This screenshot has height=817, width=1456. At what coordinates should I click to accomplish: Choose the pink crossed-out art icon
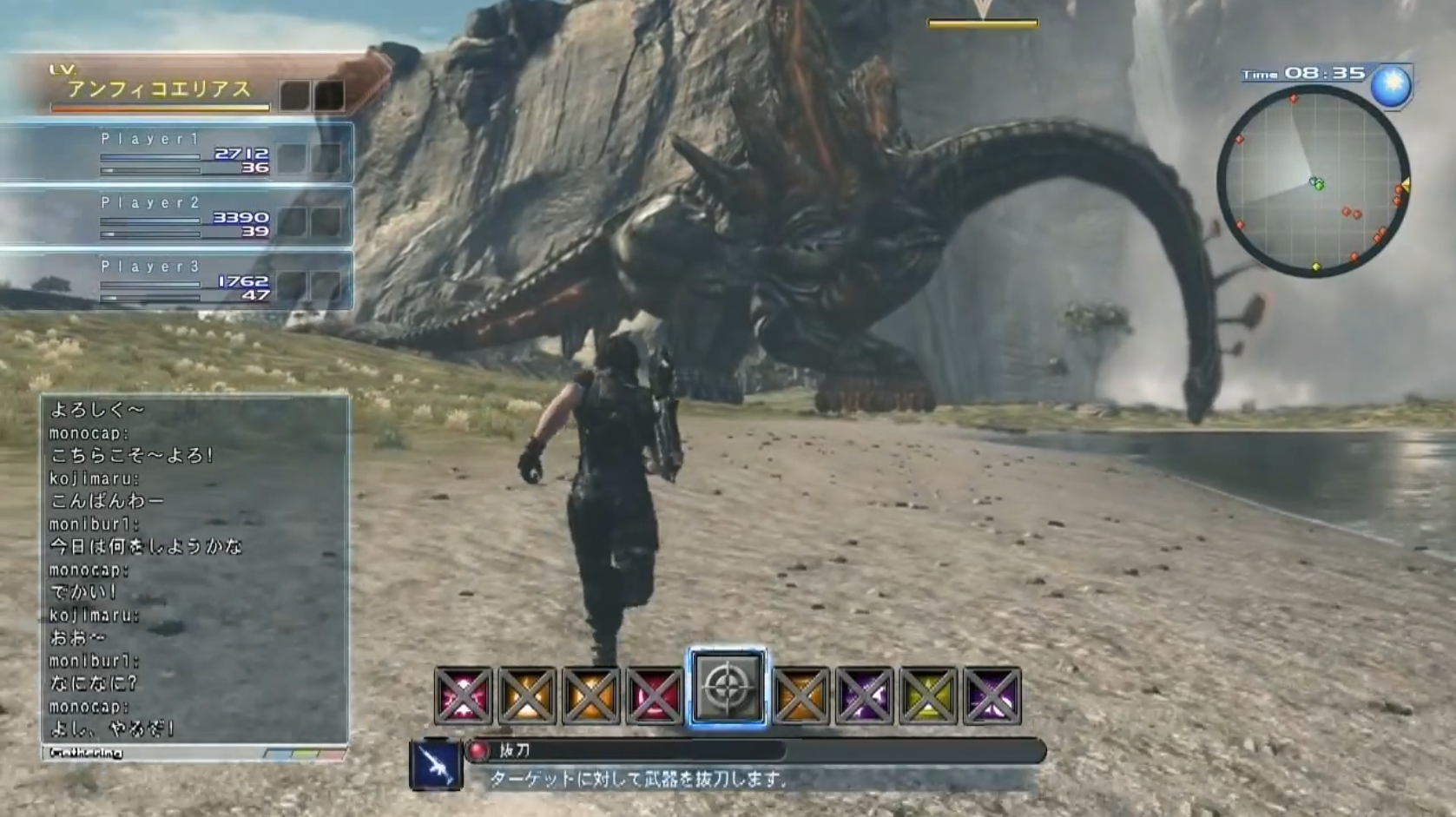[x=463, y=695]
